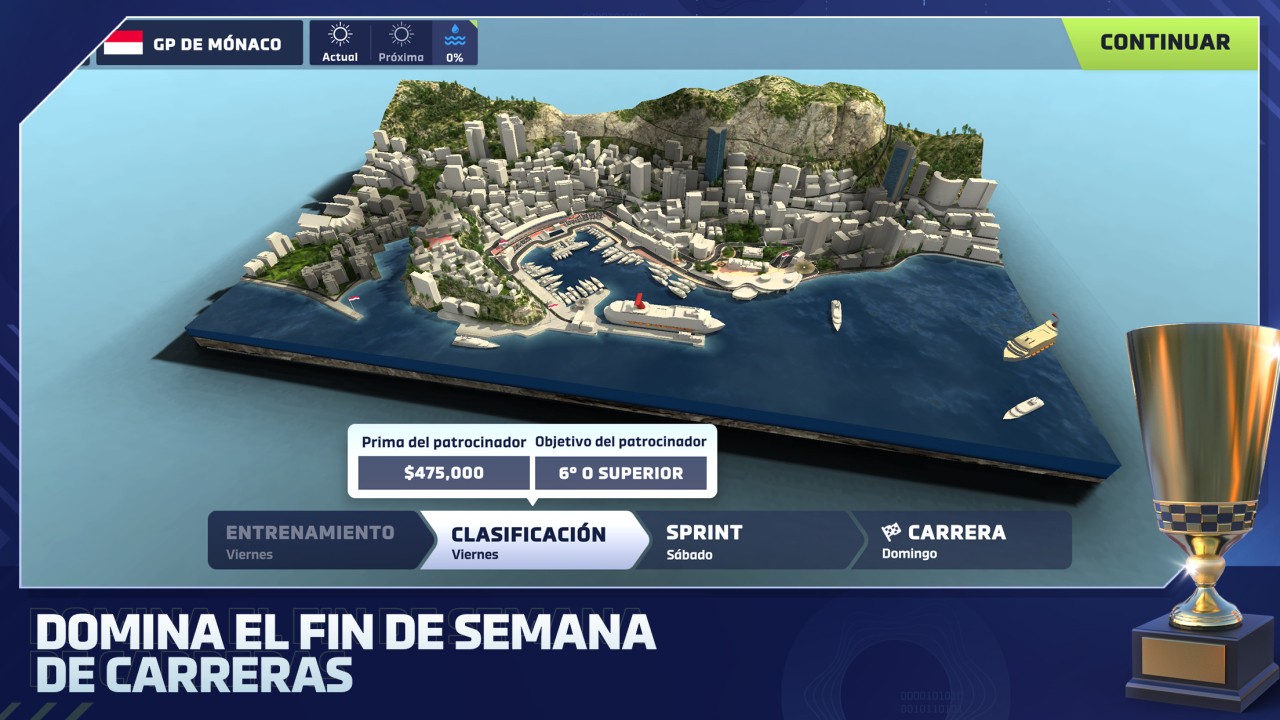
Task: Select the Entrenamiento session tab
Action: click(x=312, y=540)
